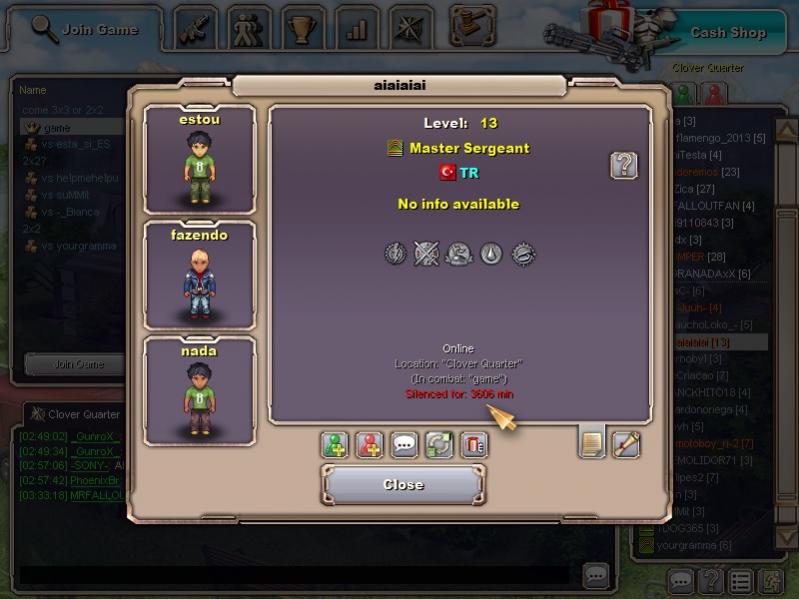Screen dimensions: 799x599
Task: Select the character portrait named fazendo
Action: tap(200, 276)
